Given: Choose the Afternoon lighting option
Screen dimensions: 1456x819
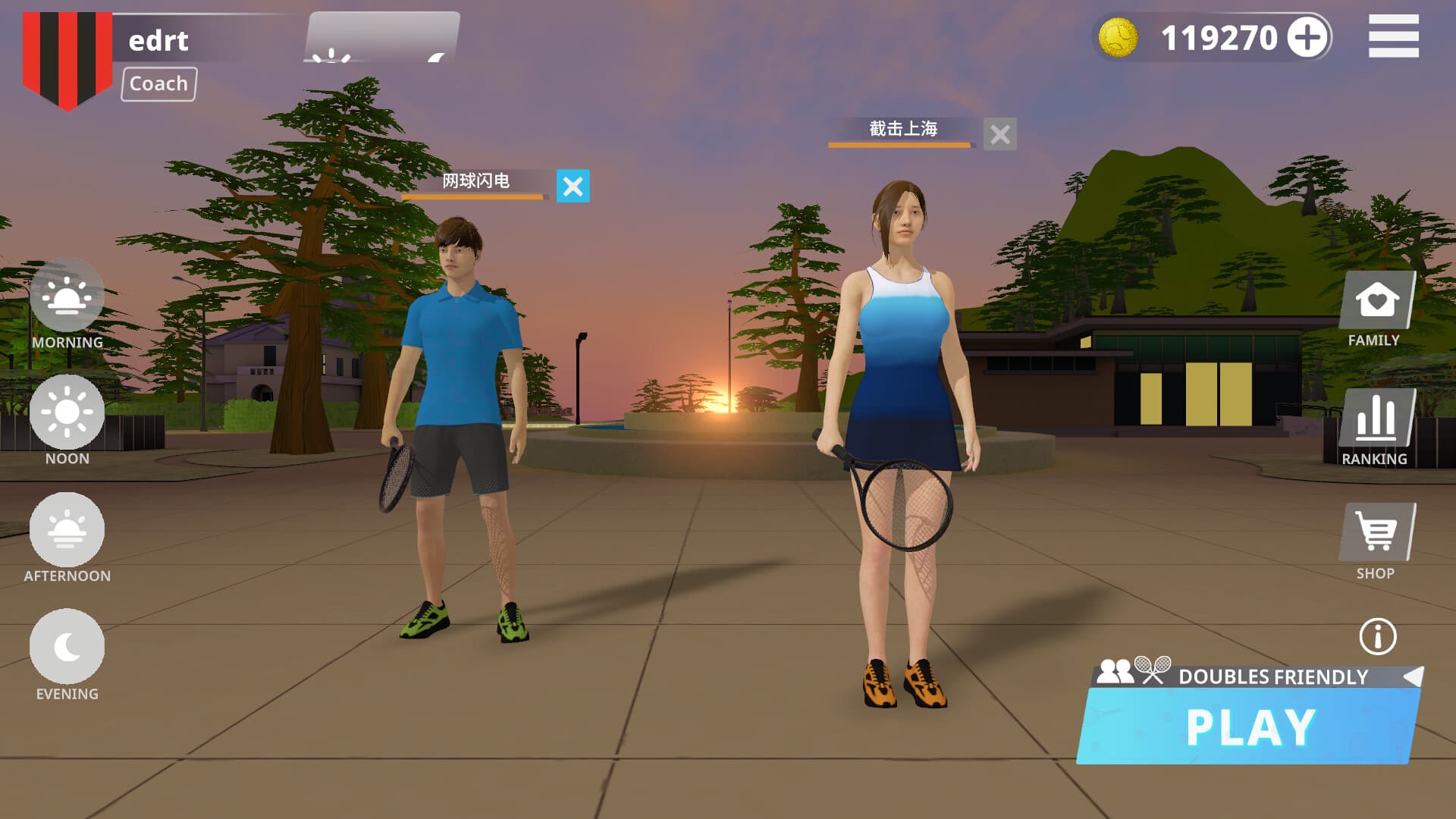Looking at the screenshot, I should 67,530.
